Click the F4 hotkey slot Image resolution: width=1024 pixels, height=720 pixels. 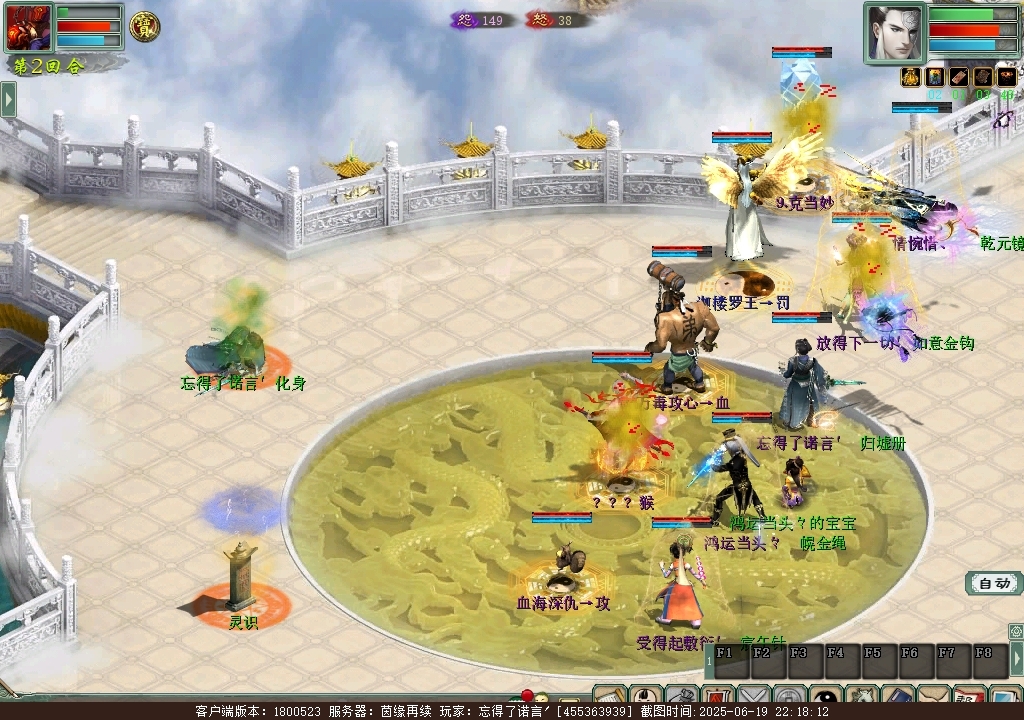836,660
